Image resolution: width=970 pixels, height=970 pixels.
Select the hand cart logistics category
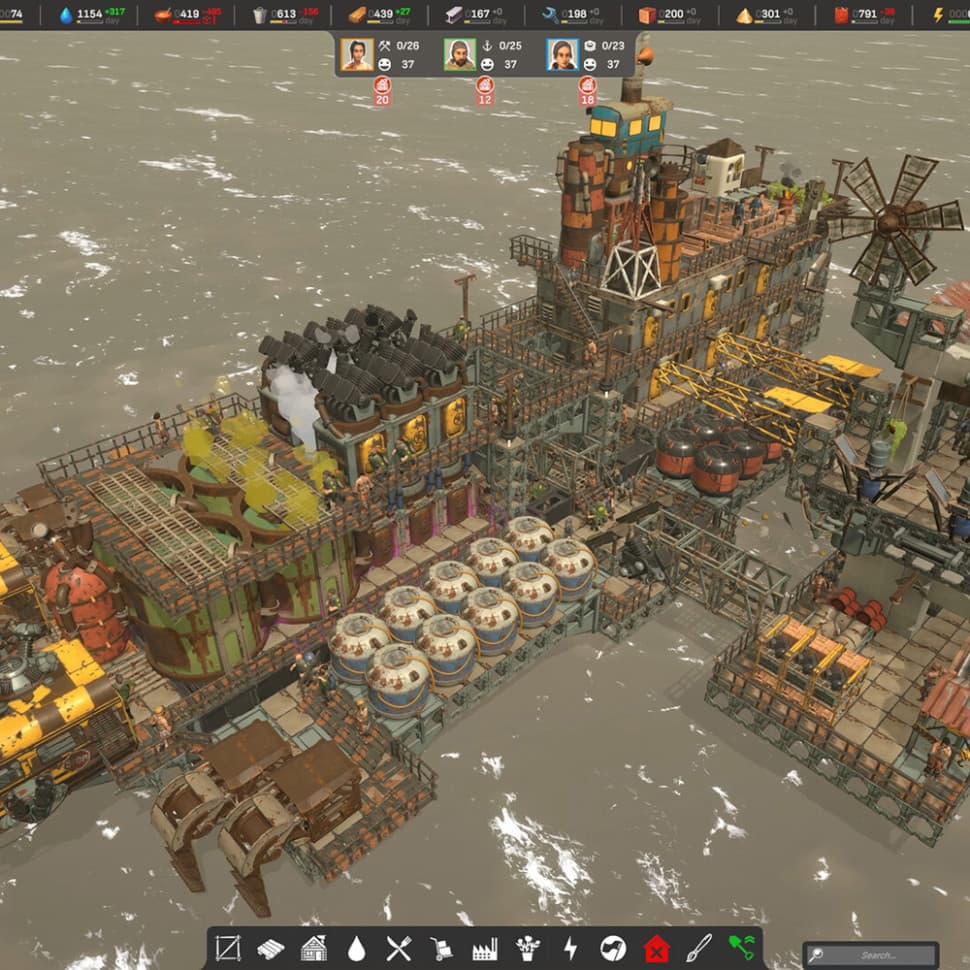[x=442, y=948]
